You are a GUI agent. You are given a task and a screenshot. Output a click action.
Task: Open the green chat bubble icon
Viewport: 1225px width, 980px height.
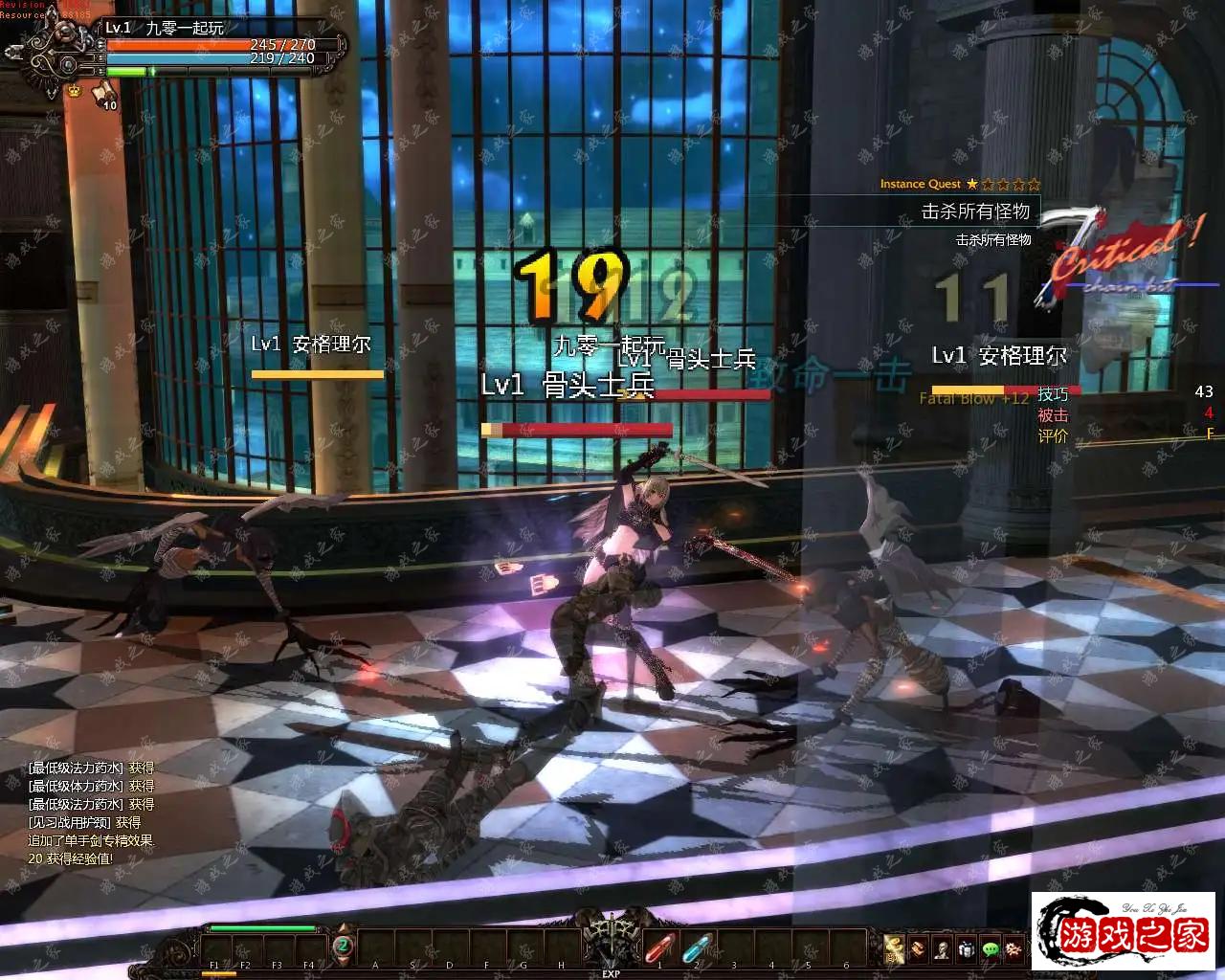pos(990,948)
